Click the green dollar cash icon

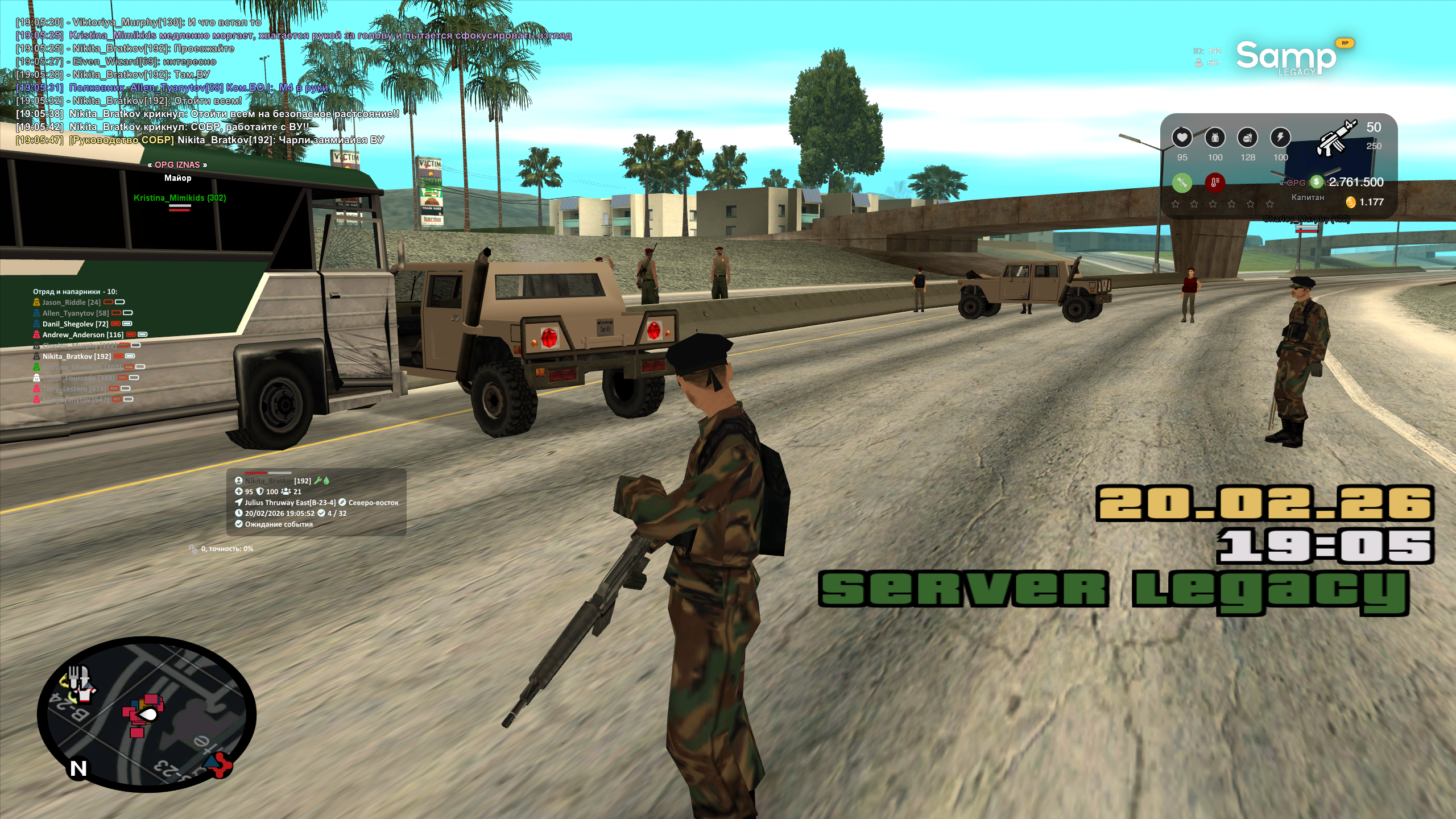click(1317, 182)
